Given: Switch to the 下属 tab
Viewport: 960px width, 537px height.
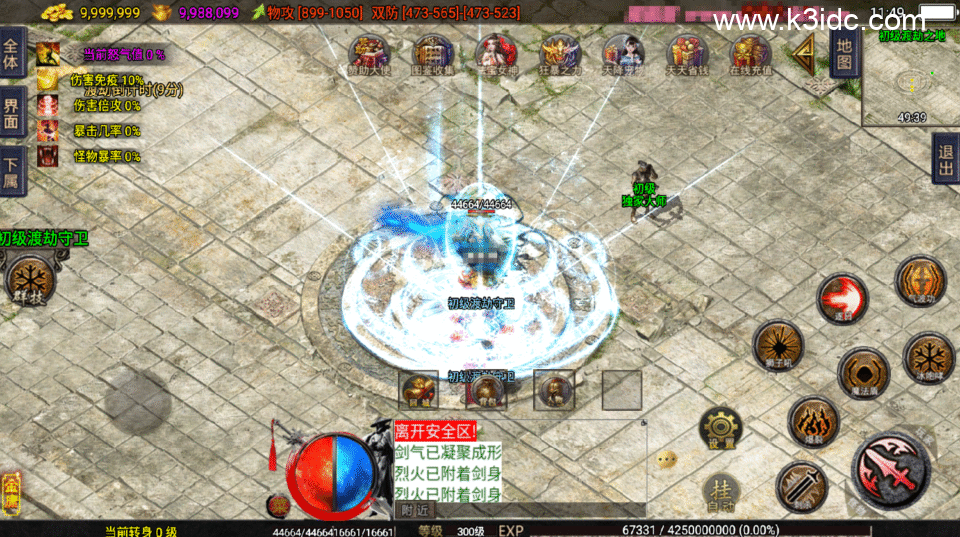Looking at the screenshot, I should point(11,170).
